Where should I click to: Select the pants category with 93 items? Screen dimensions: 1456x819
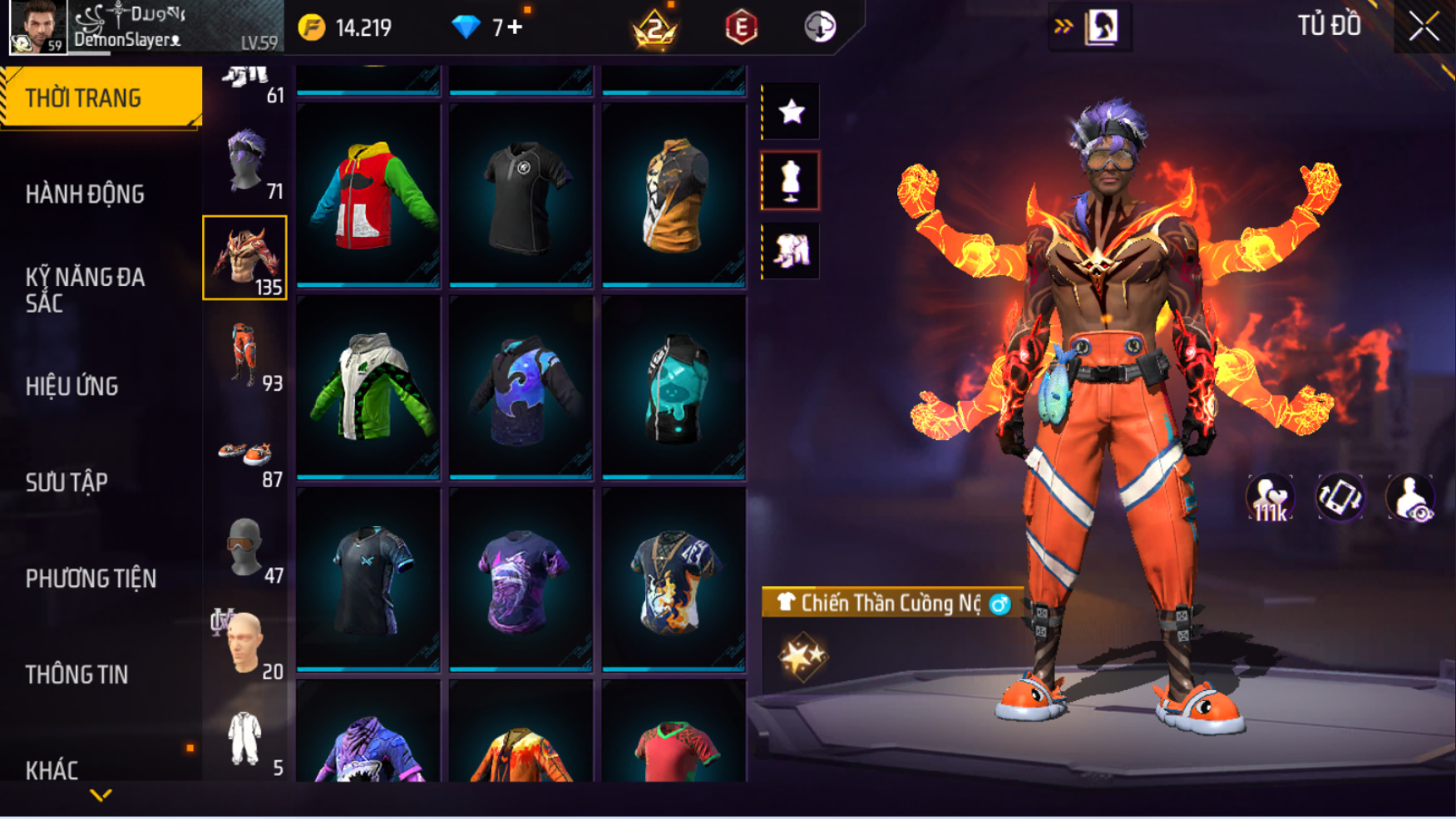pyautogui.click(x=245, y=354)
